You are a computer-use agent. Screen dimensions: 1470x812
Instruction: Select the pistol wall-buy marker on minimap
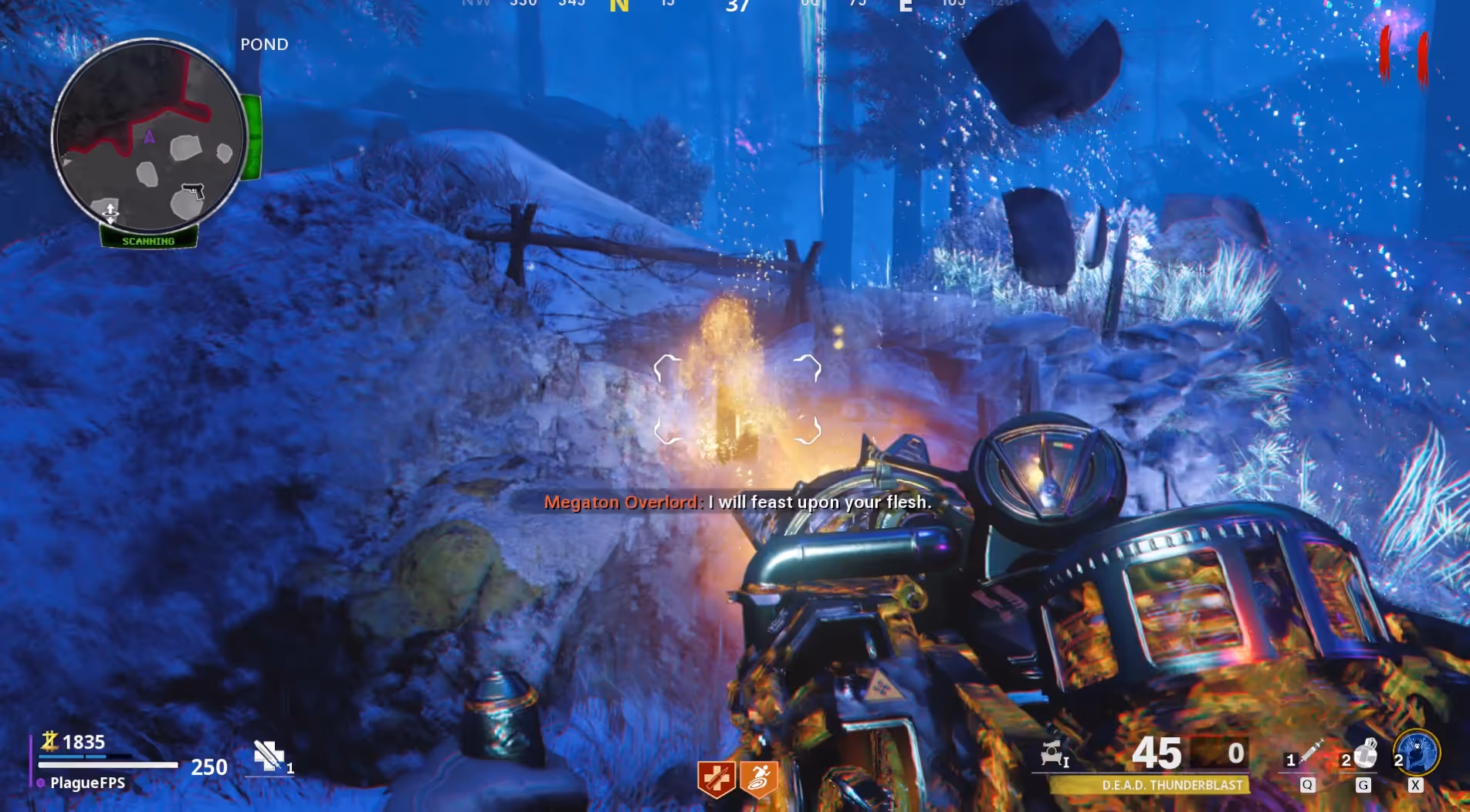click(192, 190)
